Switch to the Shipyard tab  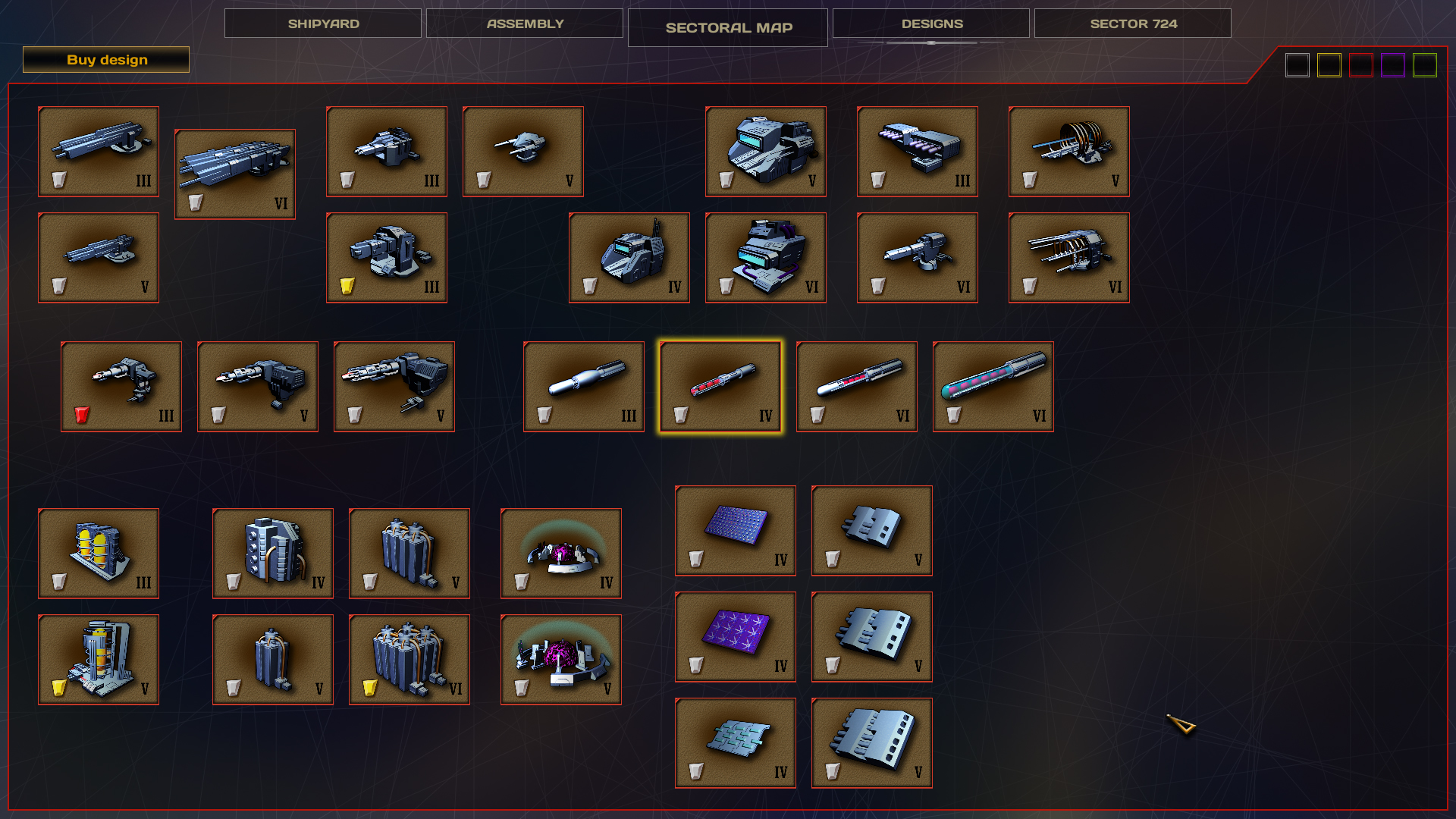click(322, 23)
